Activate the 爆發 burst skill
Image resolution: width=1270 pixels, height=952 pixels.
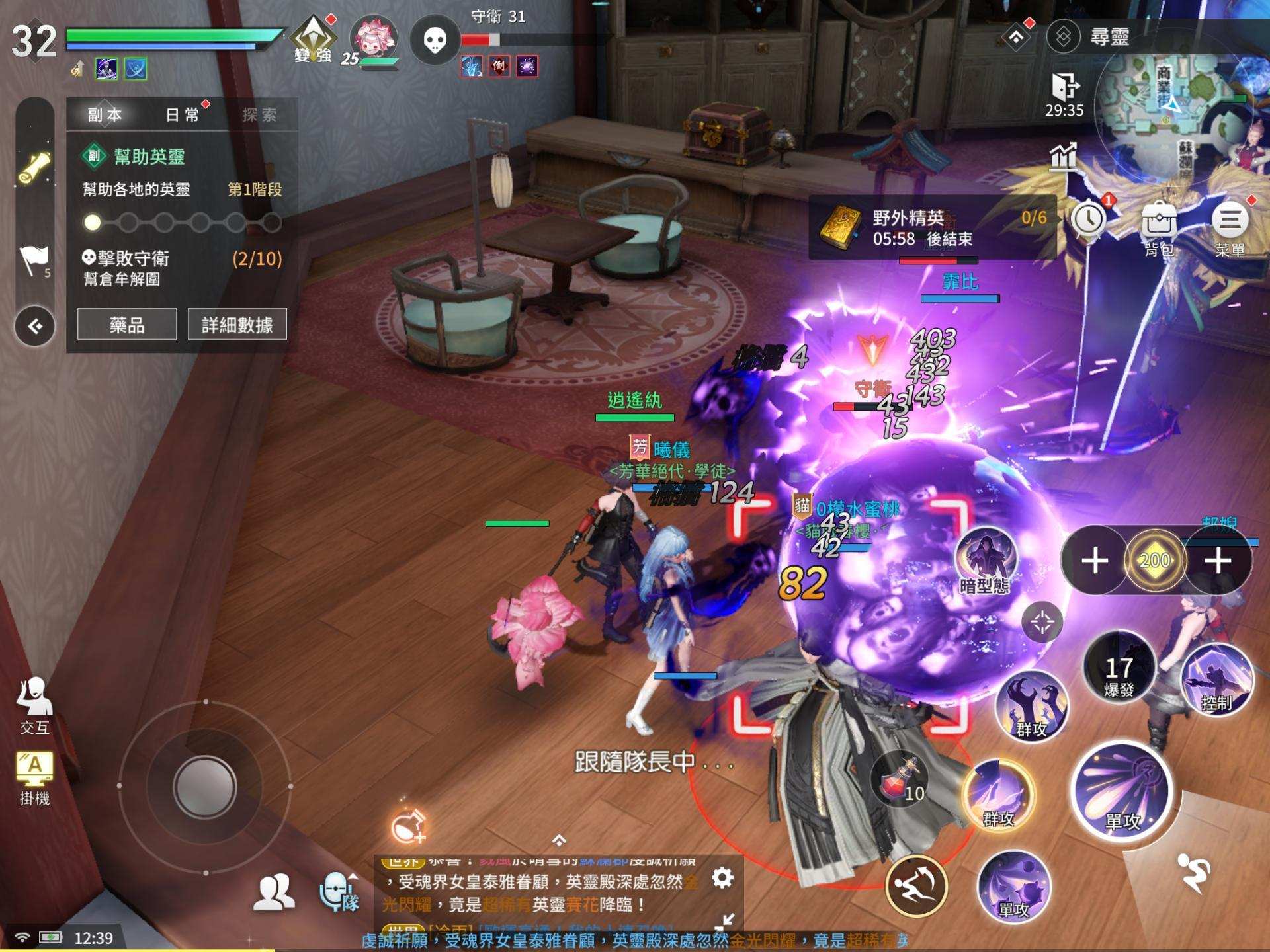point(1119,668)
